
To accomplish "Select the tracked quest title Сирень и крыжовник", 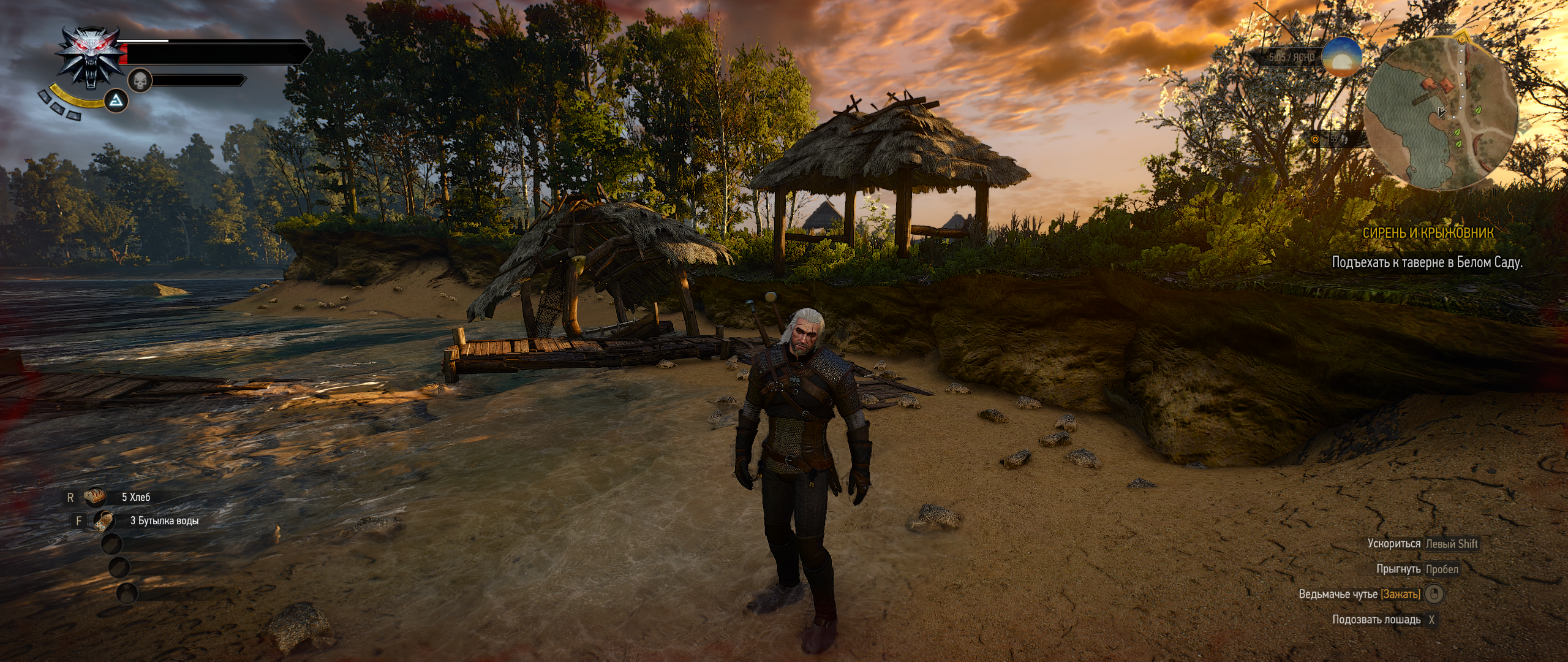I will (x=1427, y=233).
